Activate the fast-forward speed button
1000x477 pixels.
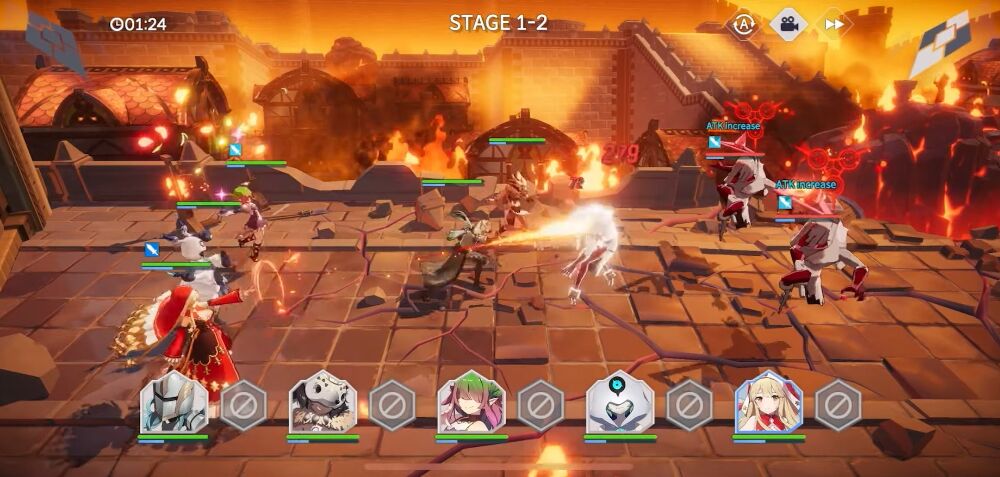pyautogui.click(x=831, y=23)
